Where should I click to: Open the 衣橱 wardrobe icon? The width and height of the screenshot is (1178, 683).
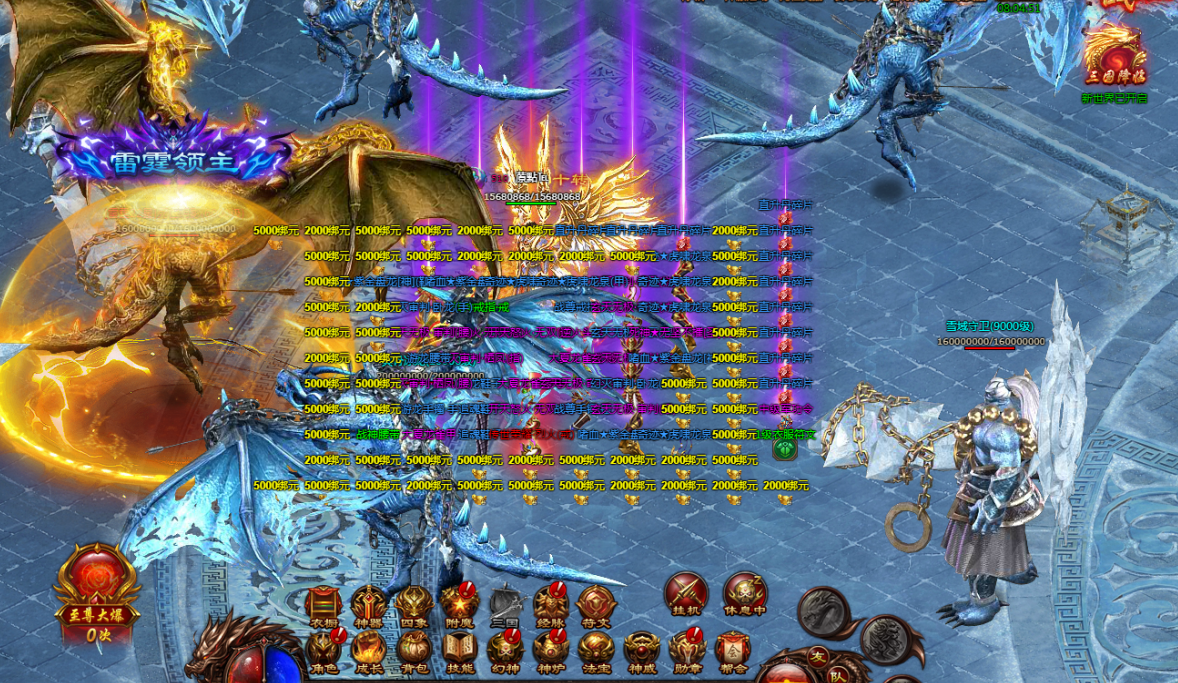click(324, 605)
